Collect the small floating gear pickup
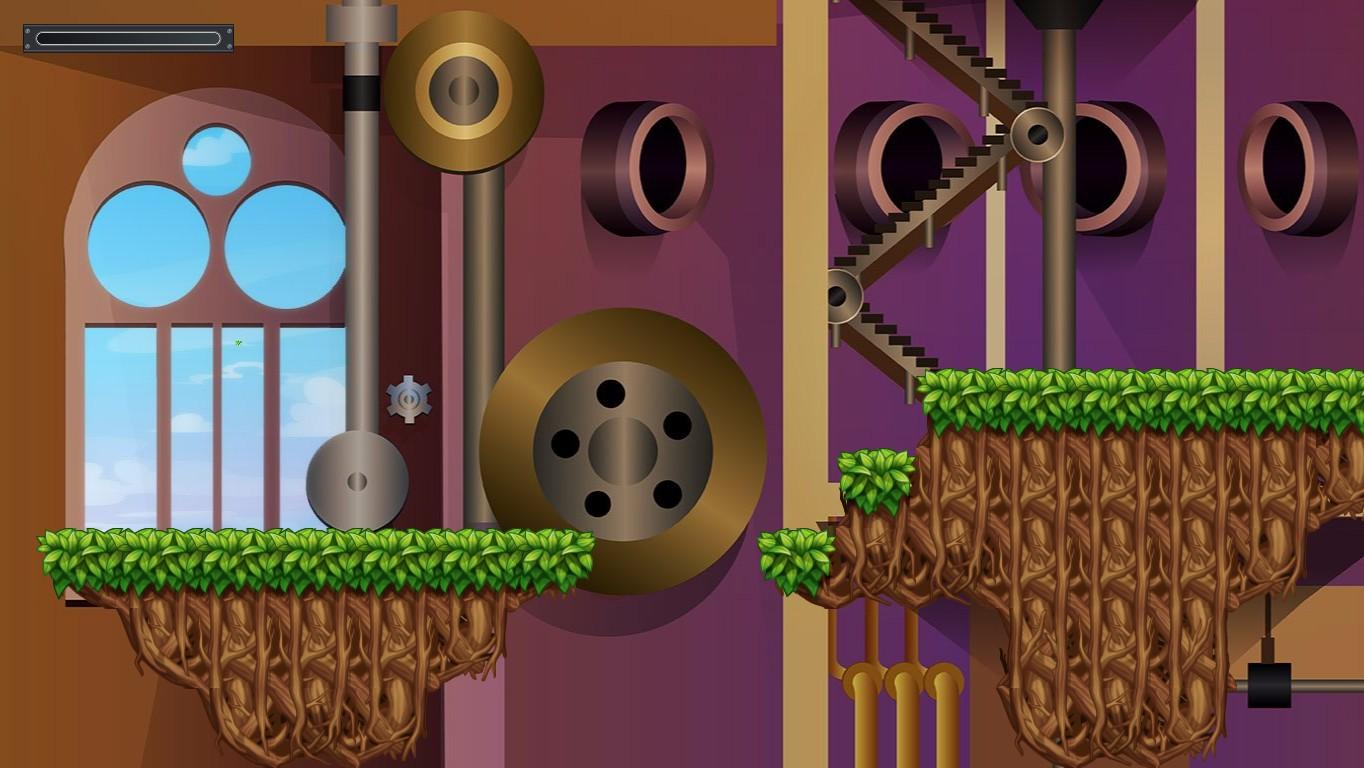This screenshot has width=1364, height=768. pos(409,399)
